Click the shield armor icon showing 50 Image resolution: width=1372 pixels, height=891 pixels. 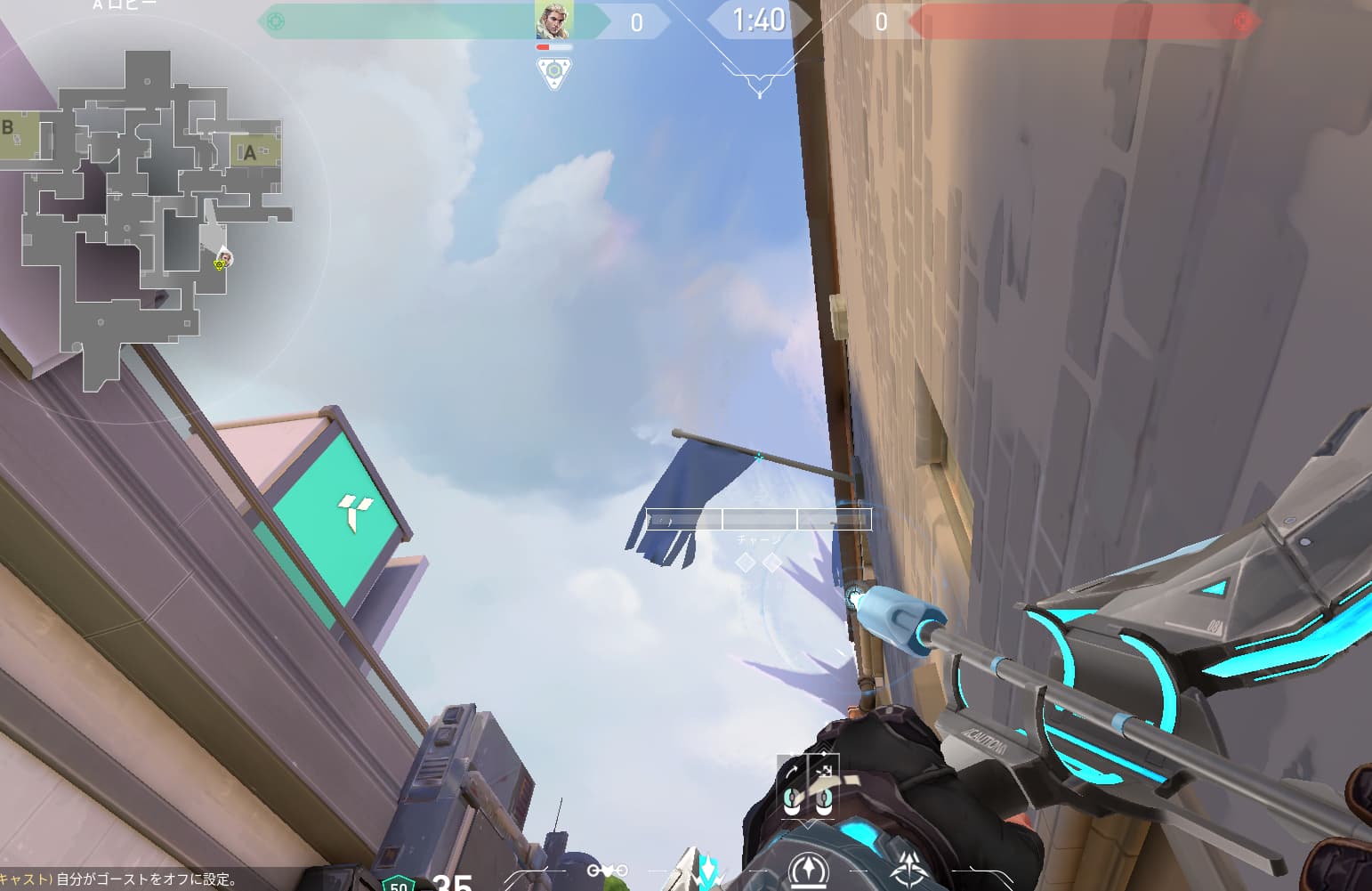click(398, 884)
